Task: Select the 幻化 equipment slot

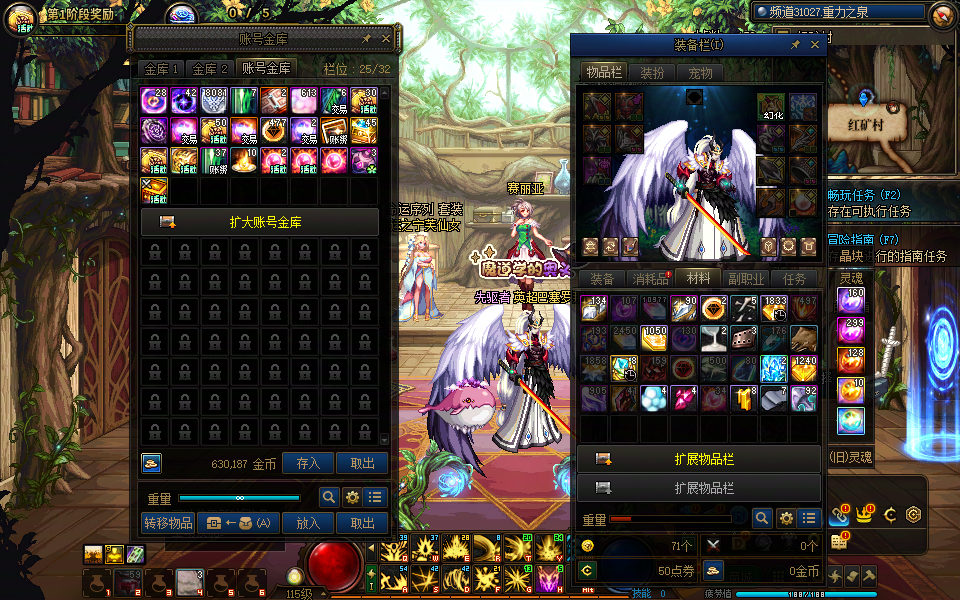Action: click(770, 107)
